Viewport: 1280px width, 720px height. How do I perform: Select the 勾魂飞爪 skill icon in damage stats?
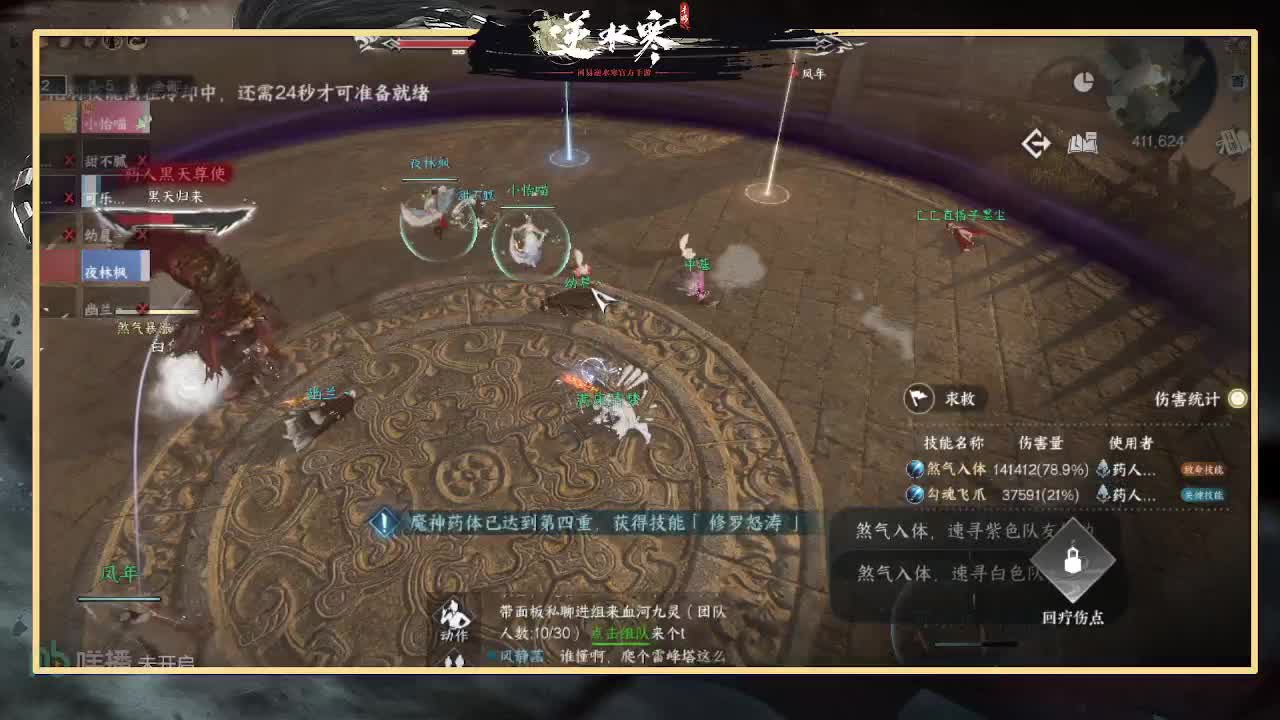pyautogui.click(x=913, y=495)
